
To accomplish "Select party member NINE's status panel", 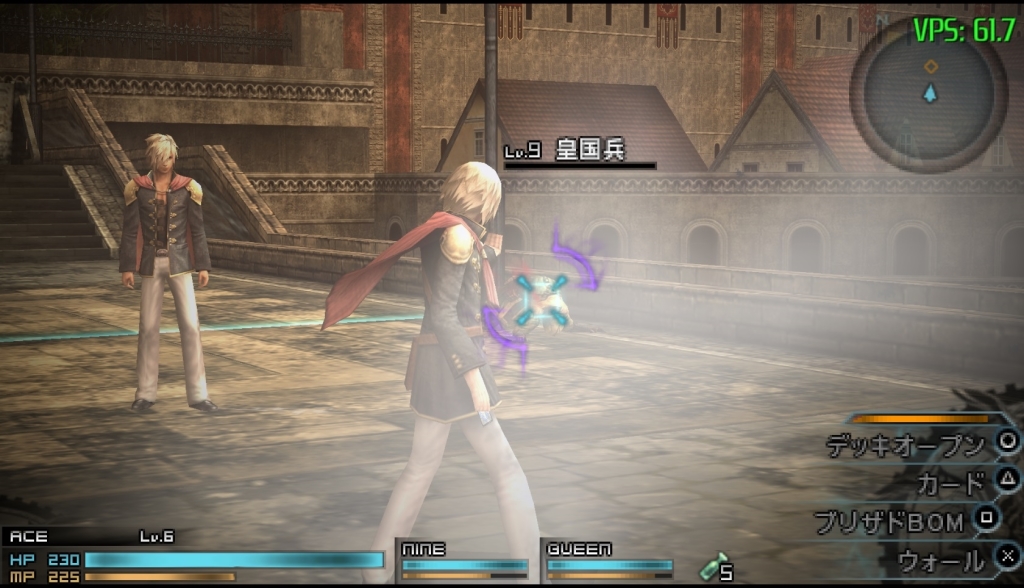I will (465, 561).
